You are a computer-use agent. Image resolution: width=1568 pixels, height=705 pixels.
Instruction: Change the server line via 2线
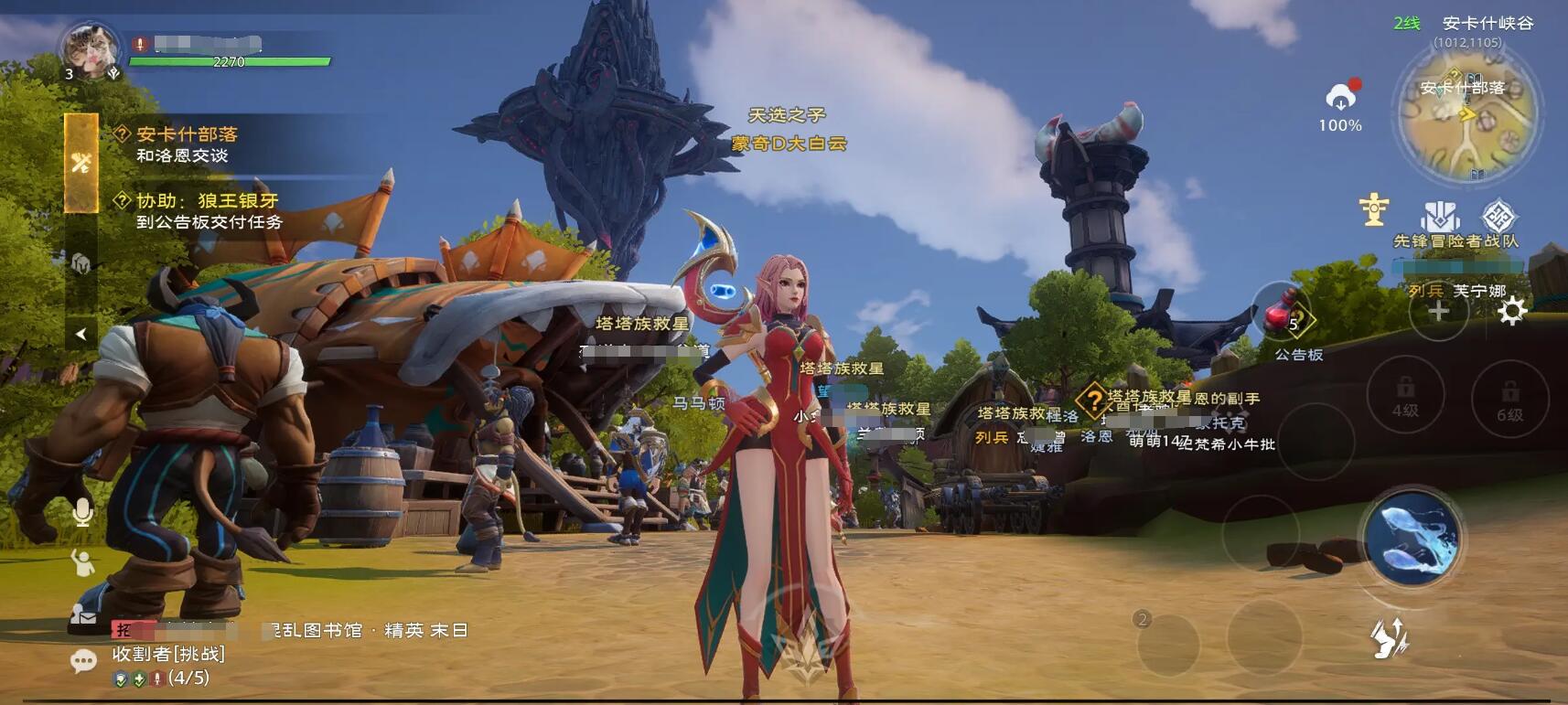pyautogui.click(x=1407, y=23)
